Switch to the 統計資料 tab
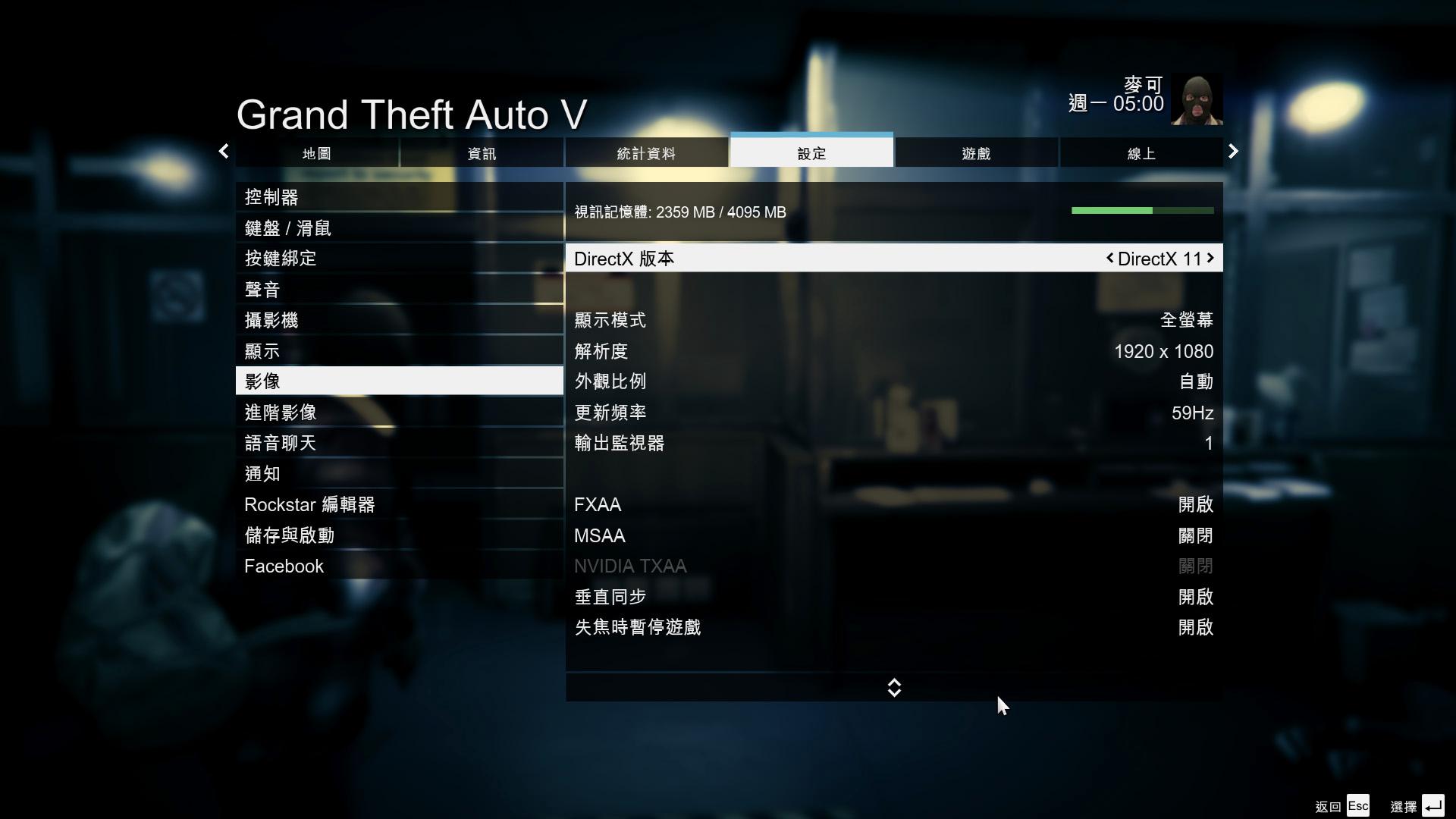 [646, 153]
